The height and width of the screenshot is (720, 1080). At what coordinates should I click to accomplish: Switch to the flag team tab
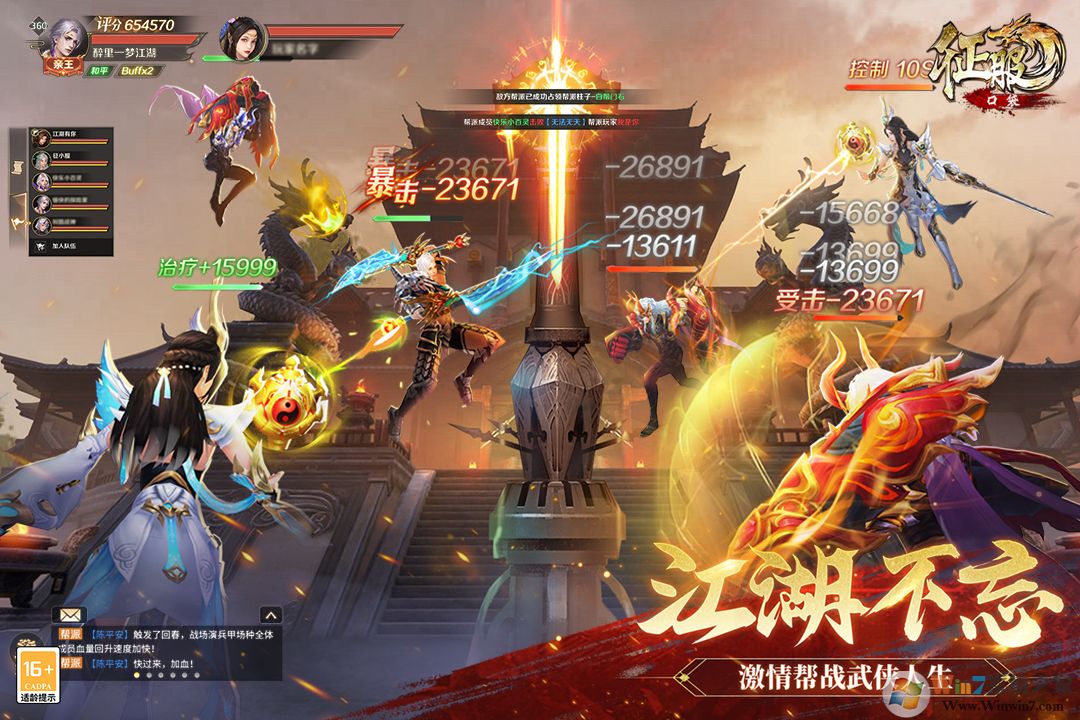[x=17, y=220]
